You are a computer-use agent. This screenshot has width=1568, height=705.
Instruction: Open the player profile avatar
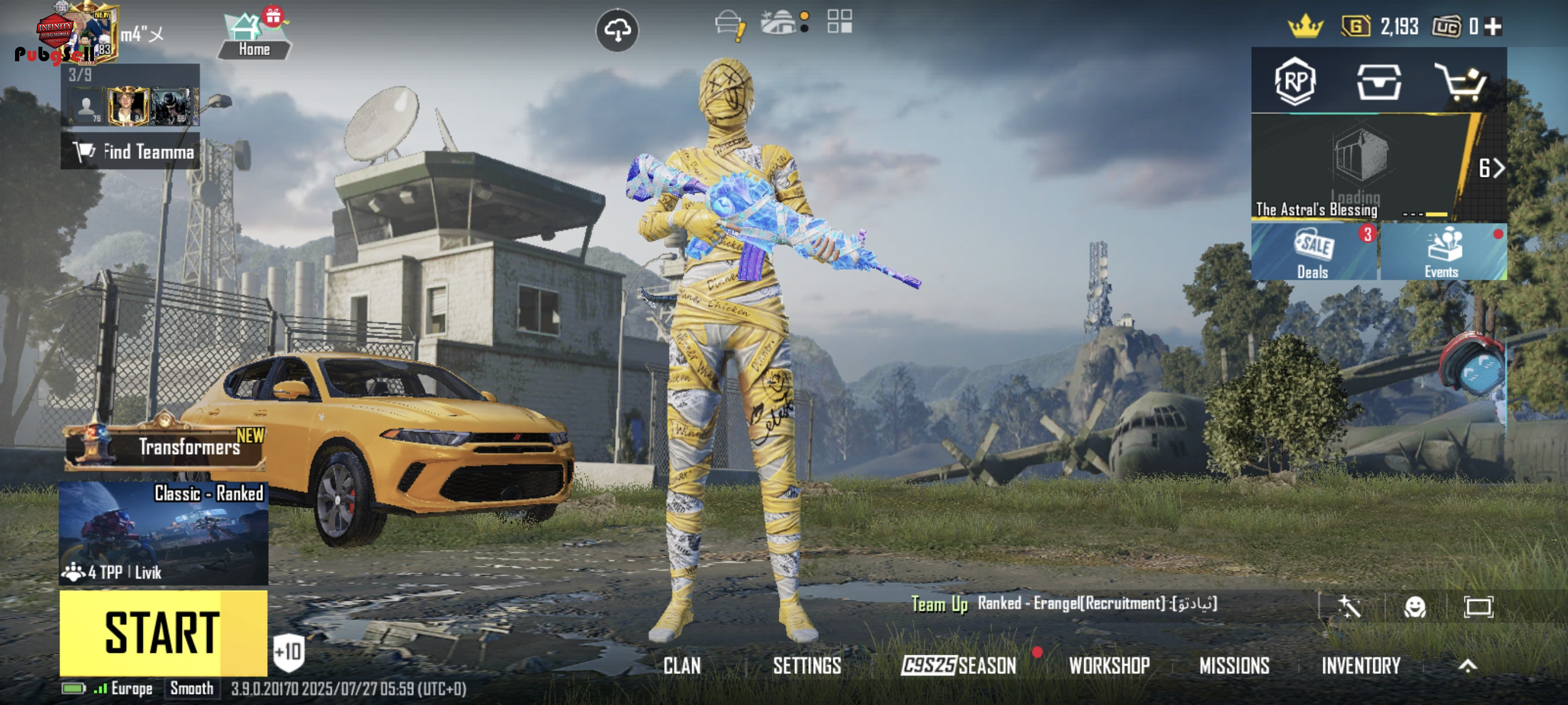pos(93,32)
